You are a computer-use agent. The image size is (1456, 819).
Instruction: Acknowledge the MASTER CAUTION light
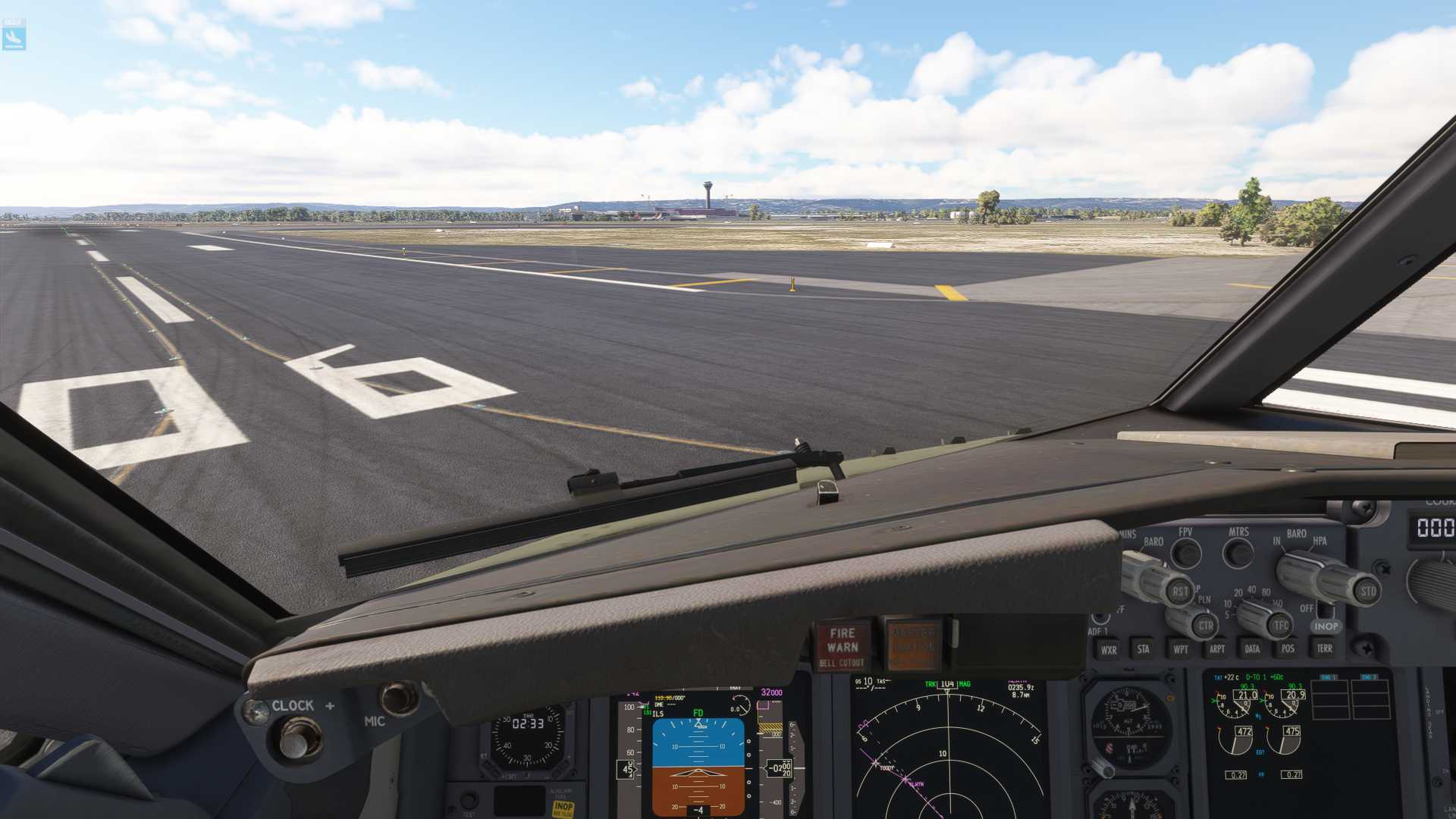coord(913,645)
